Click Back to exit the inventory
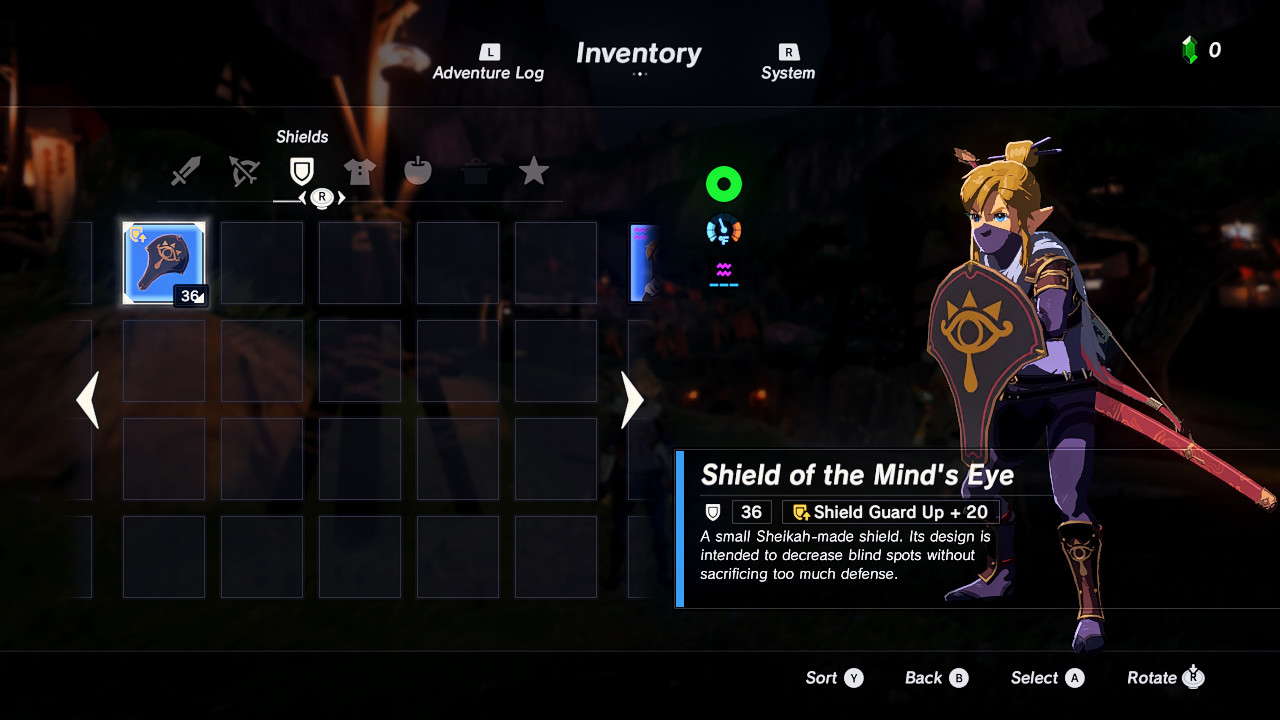 click(x=935, y=677)
